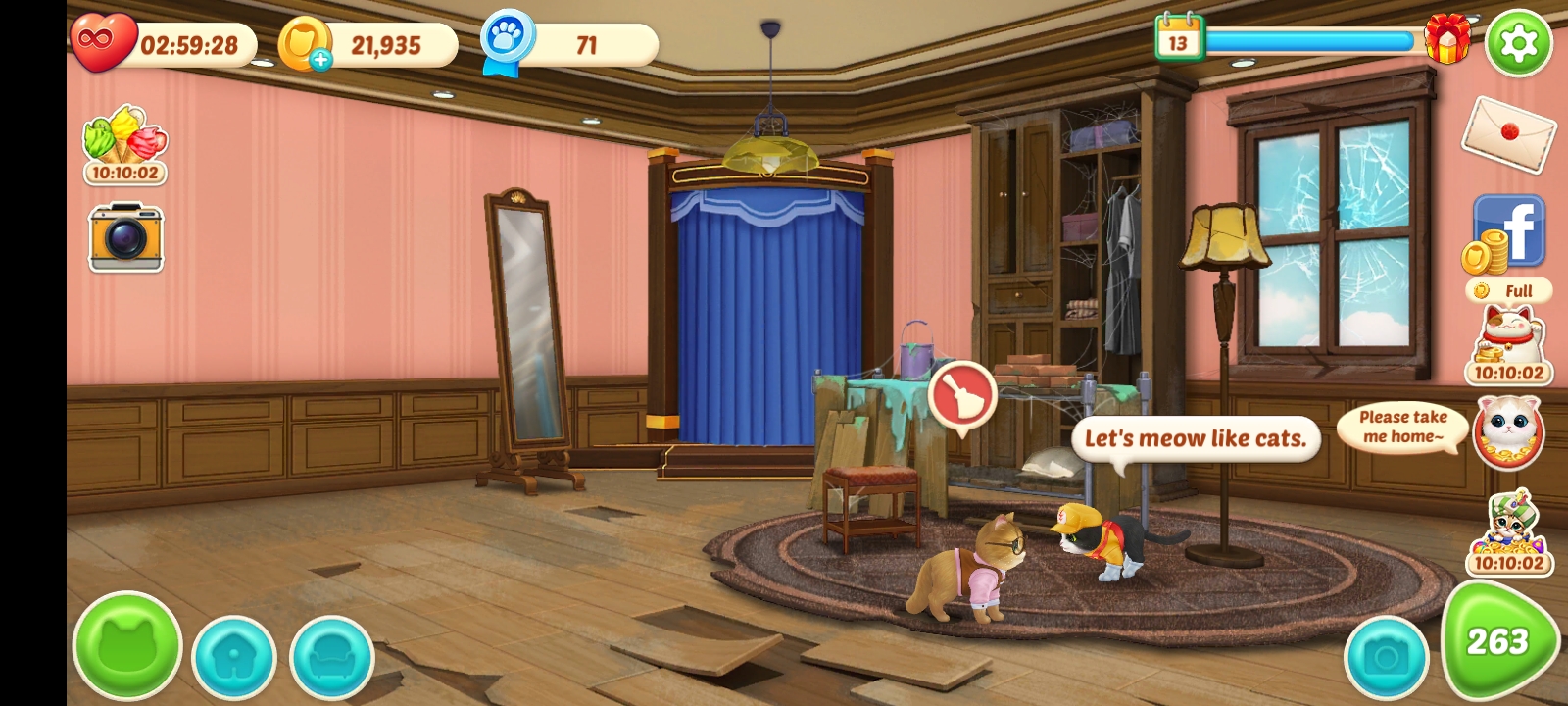Tap the blue house button
Viewport: 1568px width, 706px height.
point(234,657)
